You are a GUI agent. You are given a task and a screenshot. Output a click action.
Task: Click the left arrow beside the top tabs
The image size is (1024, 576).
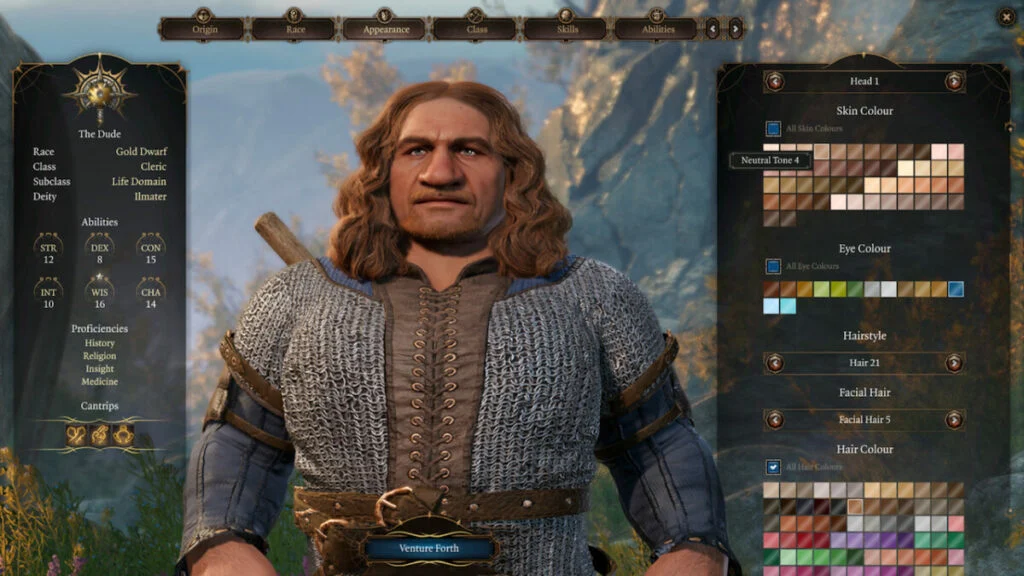713,28
